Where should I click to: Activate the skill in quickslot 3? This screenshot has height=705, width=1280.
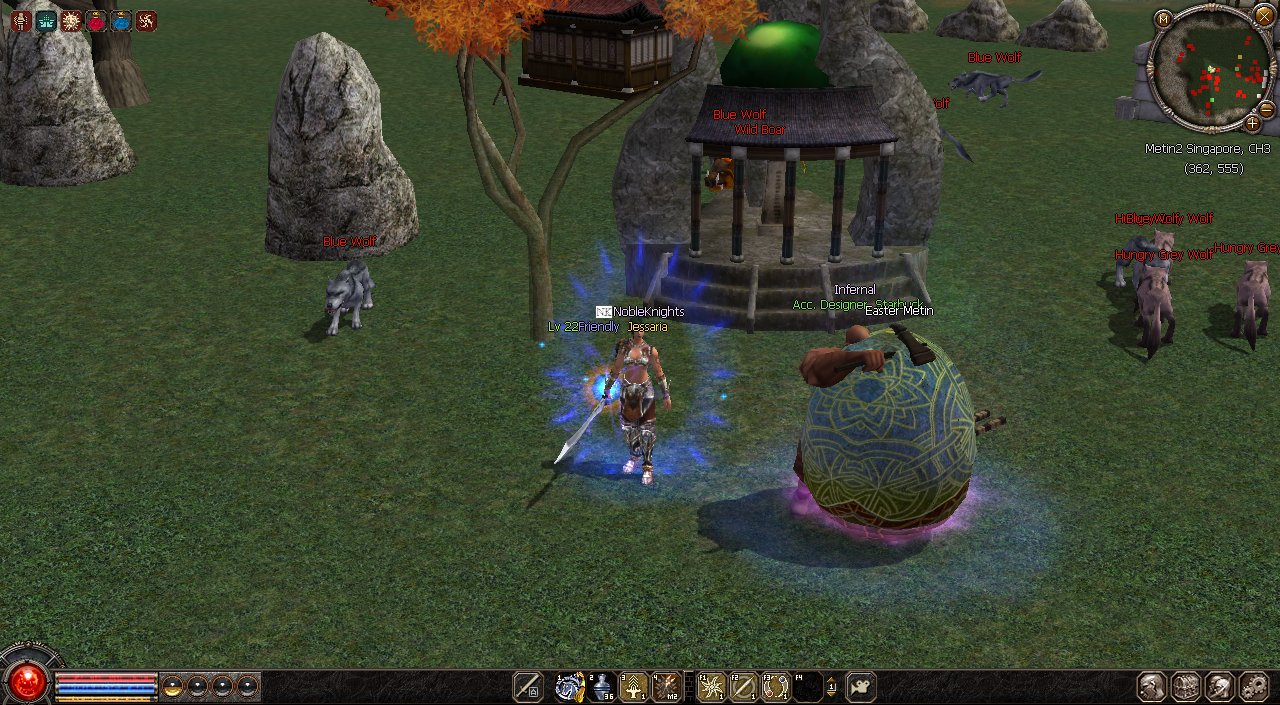coord(634,687)
